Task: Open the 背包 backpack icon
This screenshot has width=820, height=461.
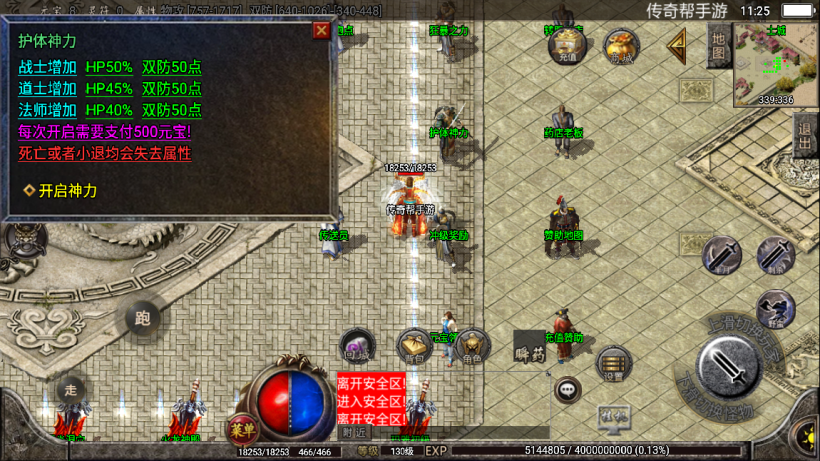Action: tap(414, 347)
